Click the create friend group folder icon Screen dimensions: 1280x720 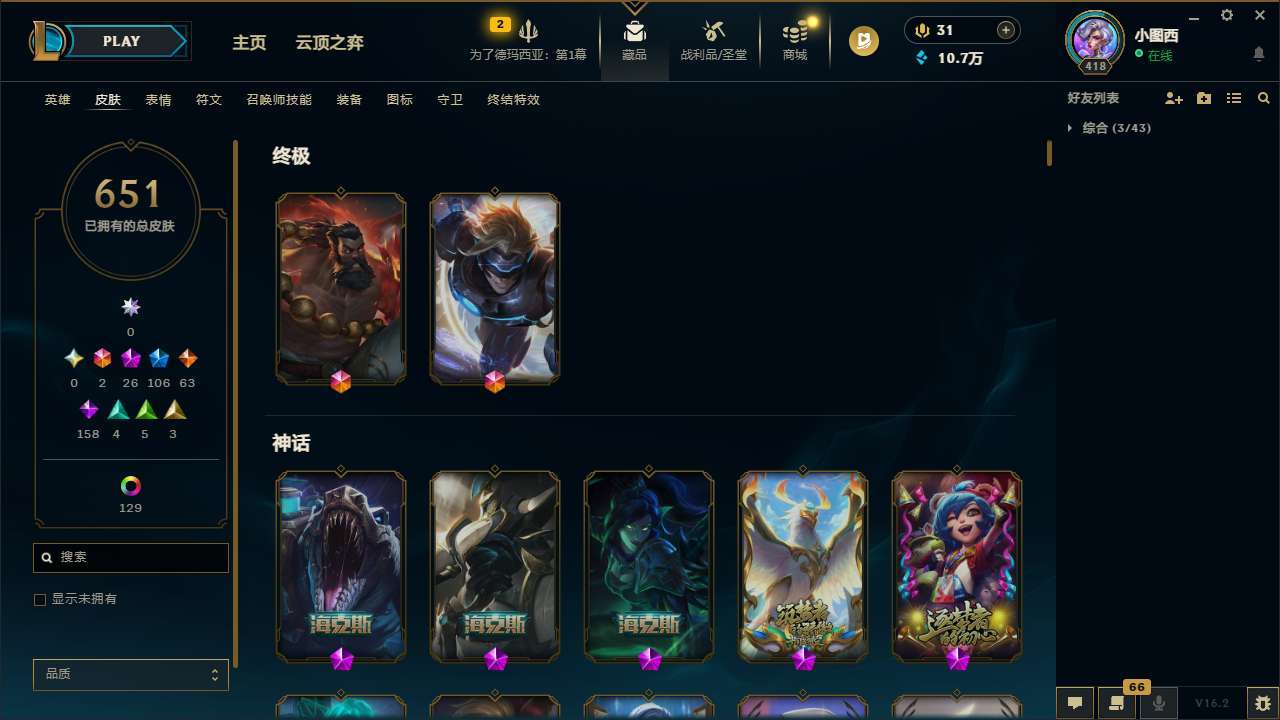1204,98
